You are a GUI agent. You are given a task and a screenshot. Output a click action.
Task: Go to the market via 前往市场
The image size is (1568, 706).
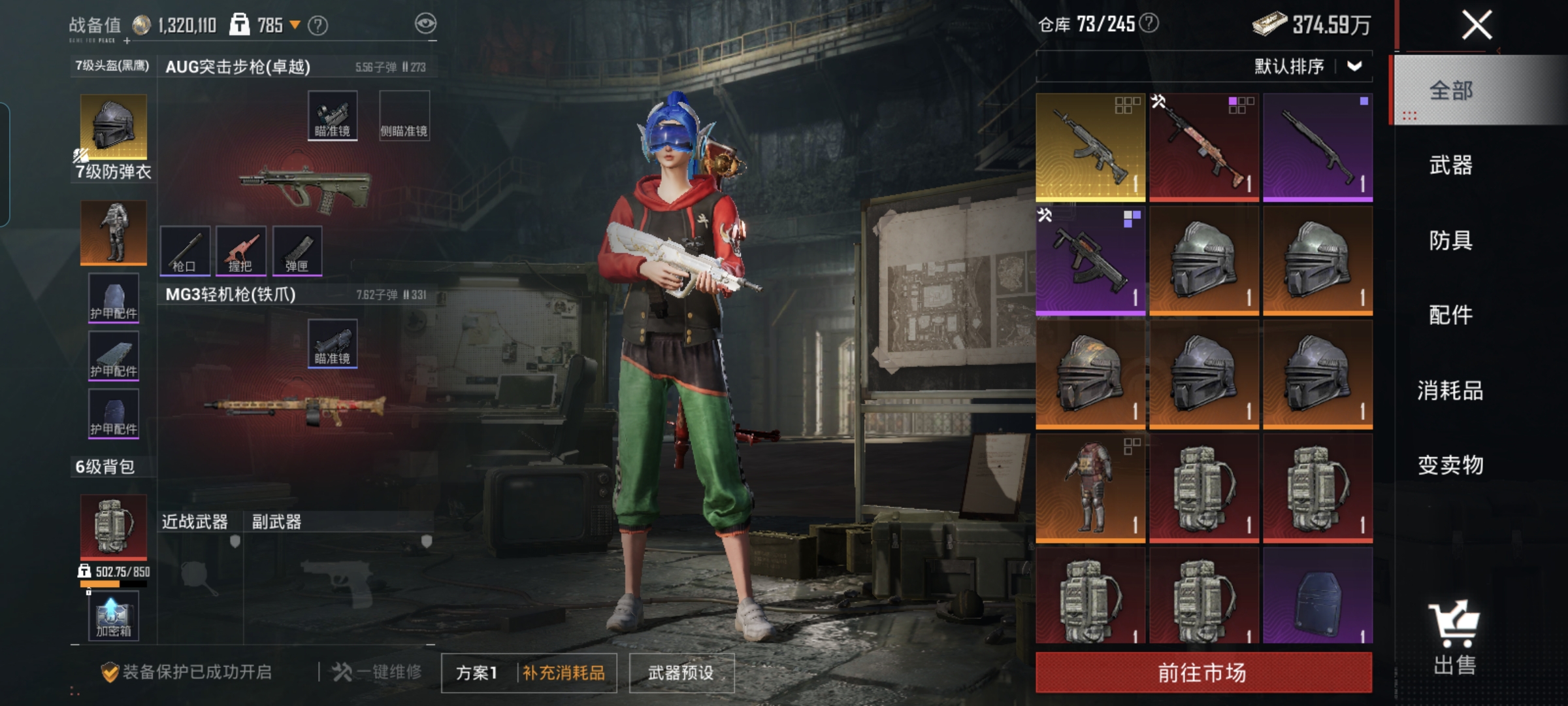pos(1203,672)
